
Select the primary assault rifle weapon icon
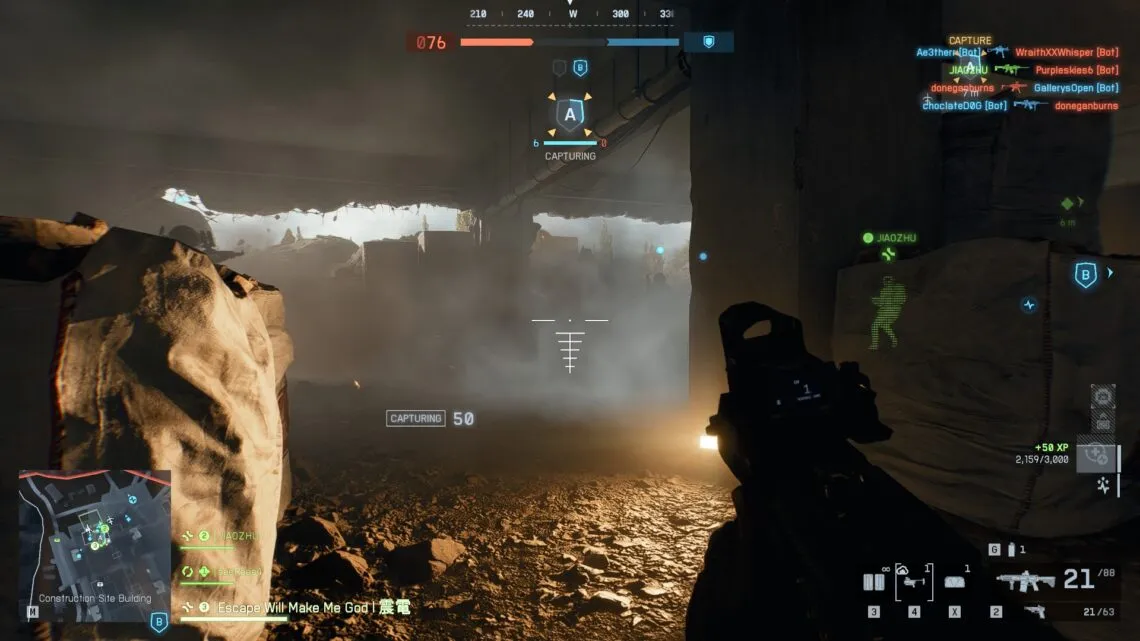coord(1025,581)
